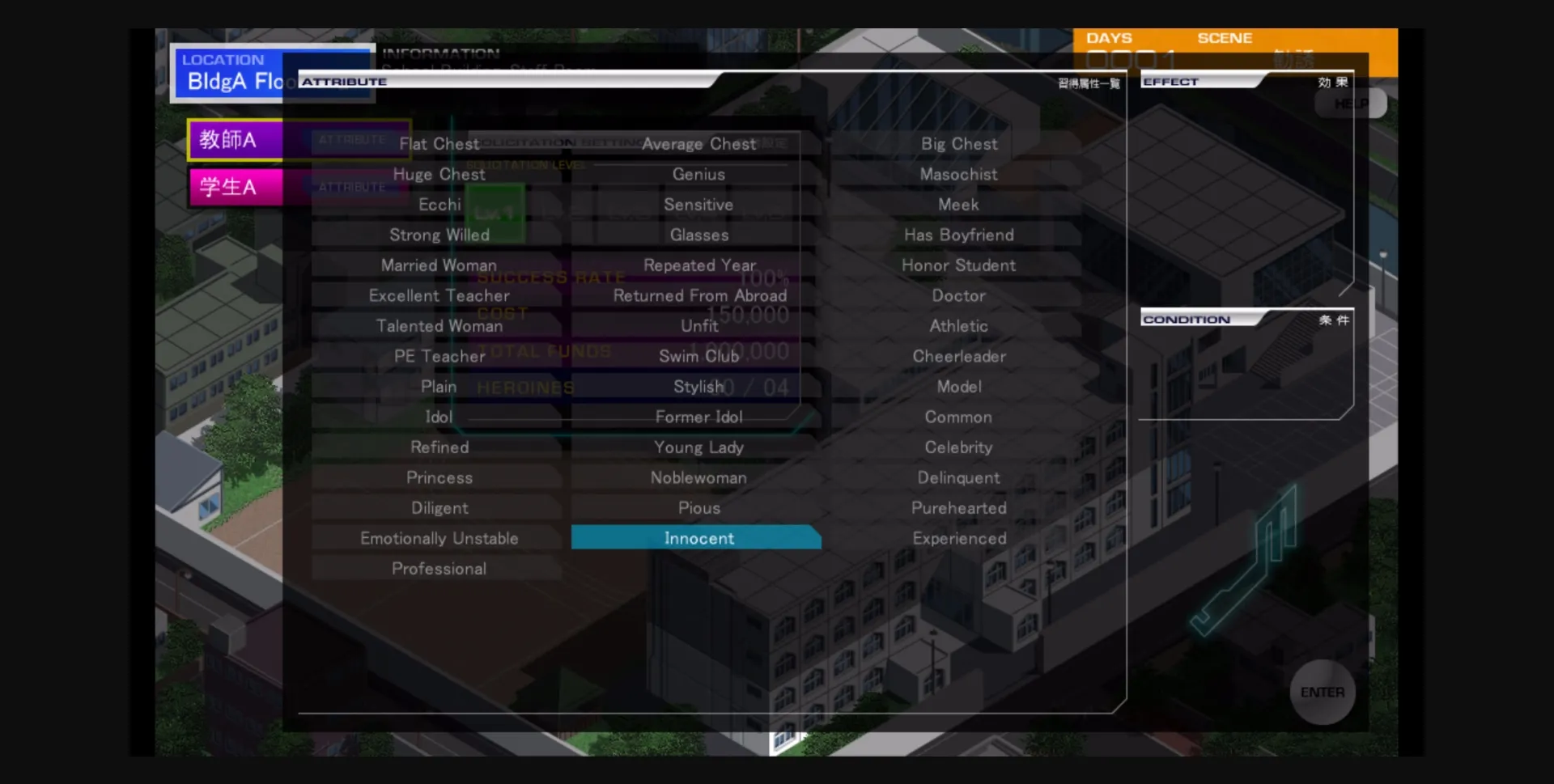Click the EFFECT panel header
This screenshot has width=1554, height=784.
tap(1171, 80)
